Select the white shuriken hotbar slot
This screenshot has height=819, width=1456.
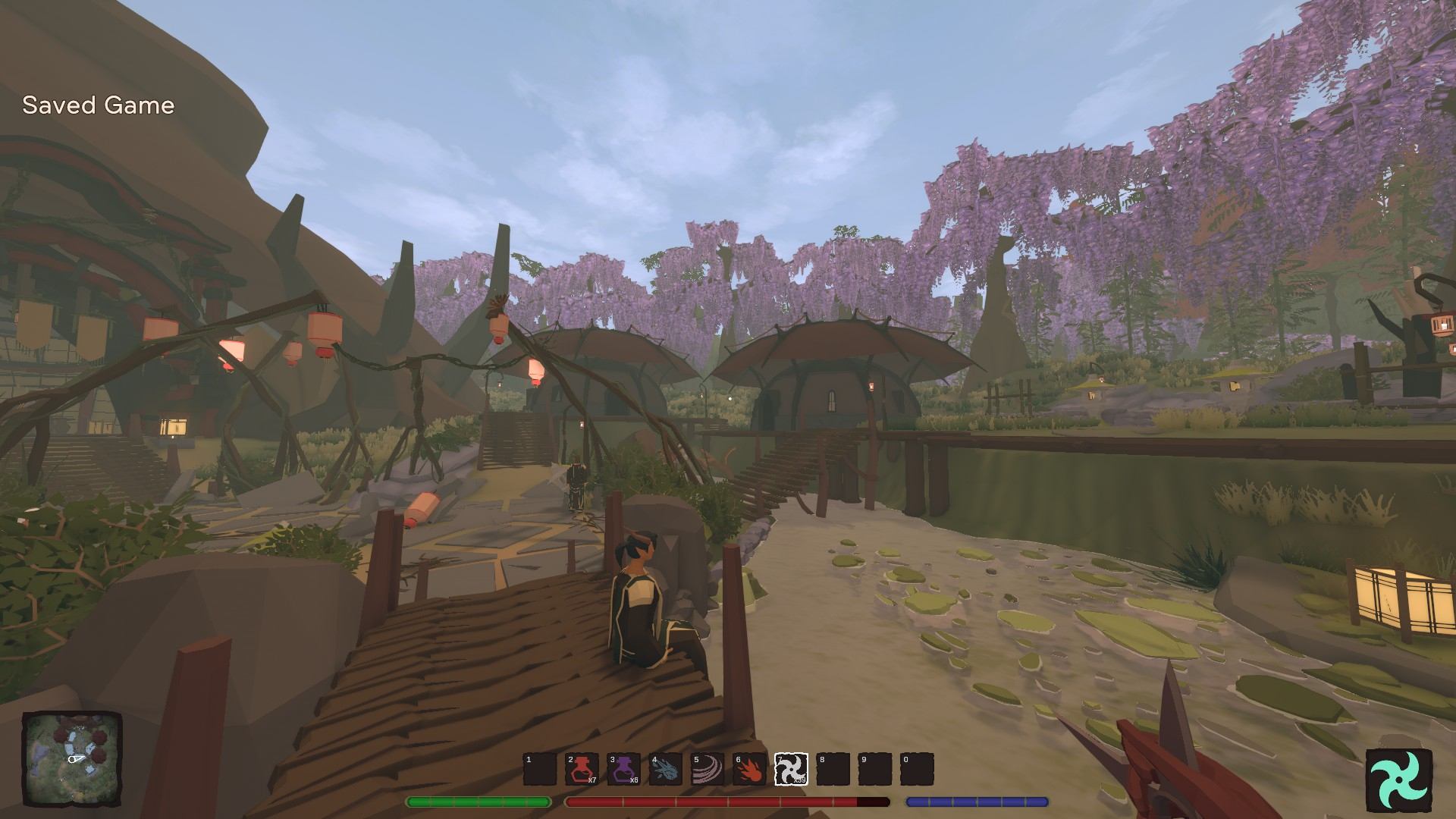pyautogui.click(x=790, y=769)
